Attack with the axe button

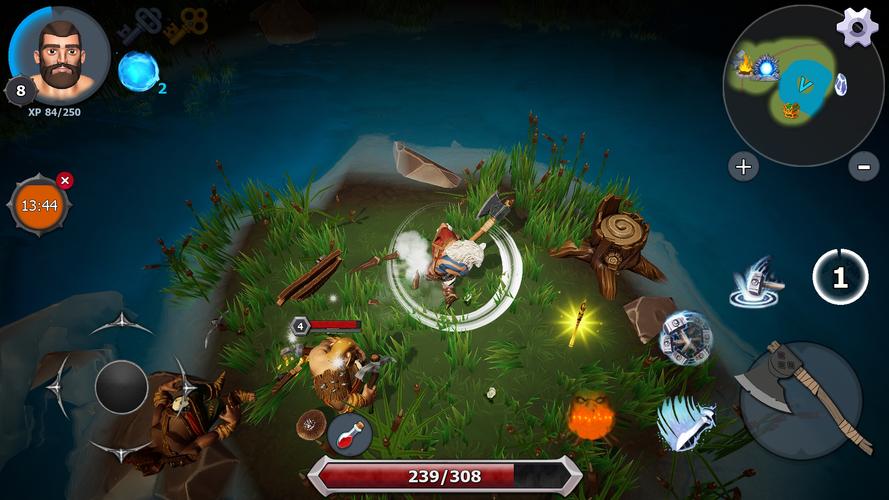800,400
